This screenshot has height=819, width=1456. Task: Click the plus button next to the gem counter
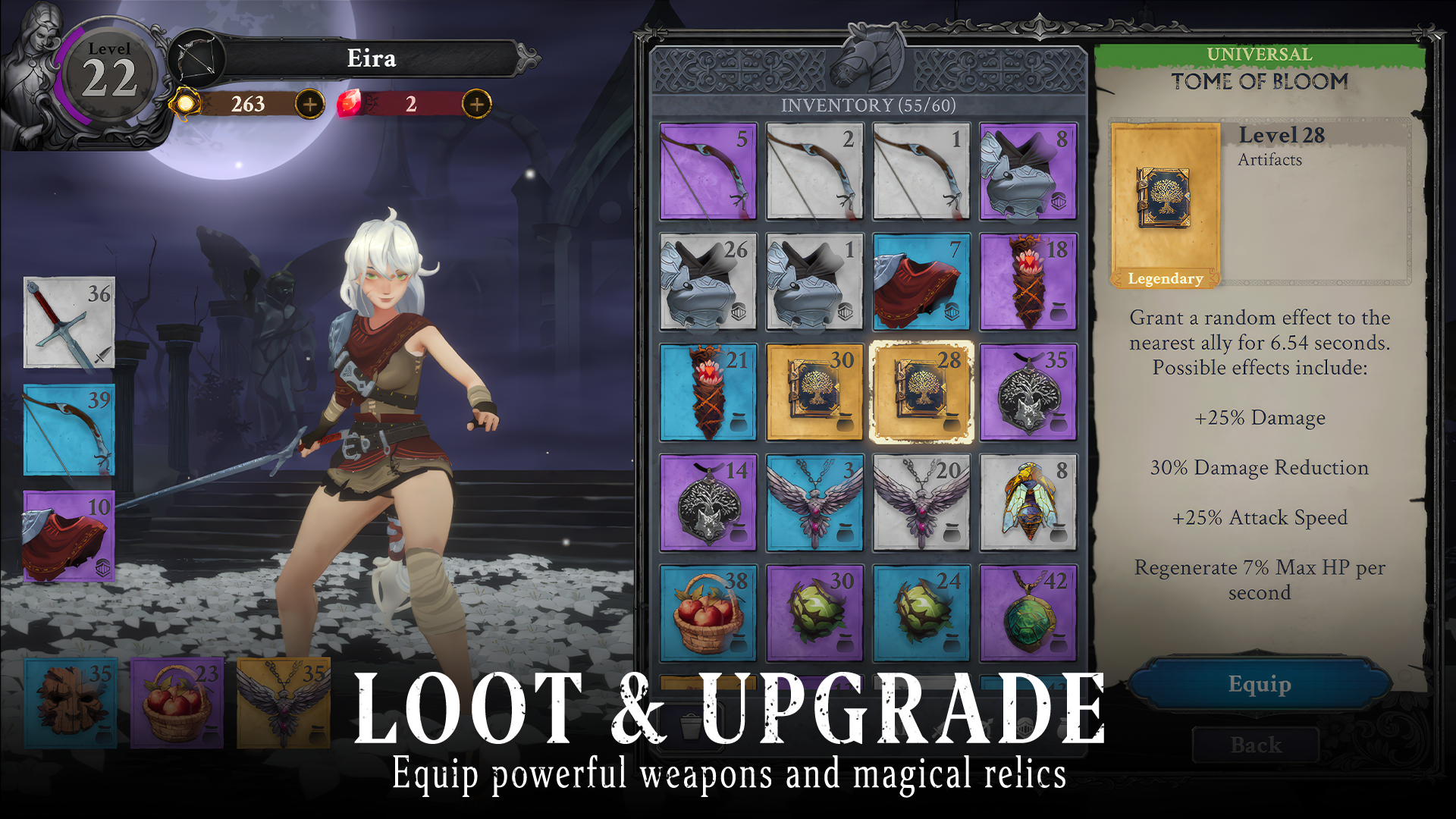(x=478, y=105)
